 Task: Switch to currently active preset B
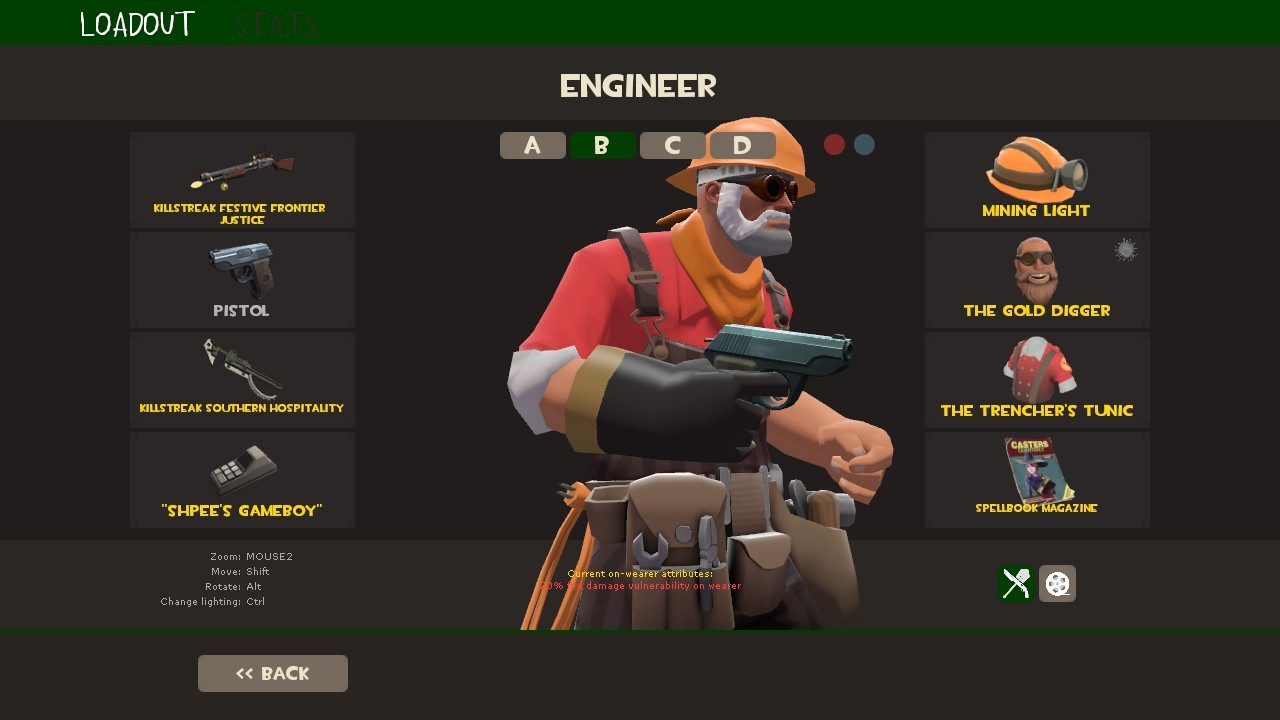click(x=602, y=145)
